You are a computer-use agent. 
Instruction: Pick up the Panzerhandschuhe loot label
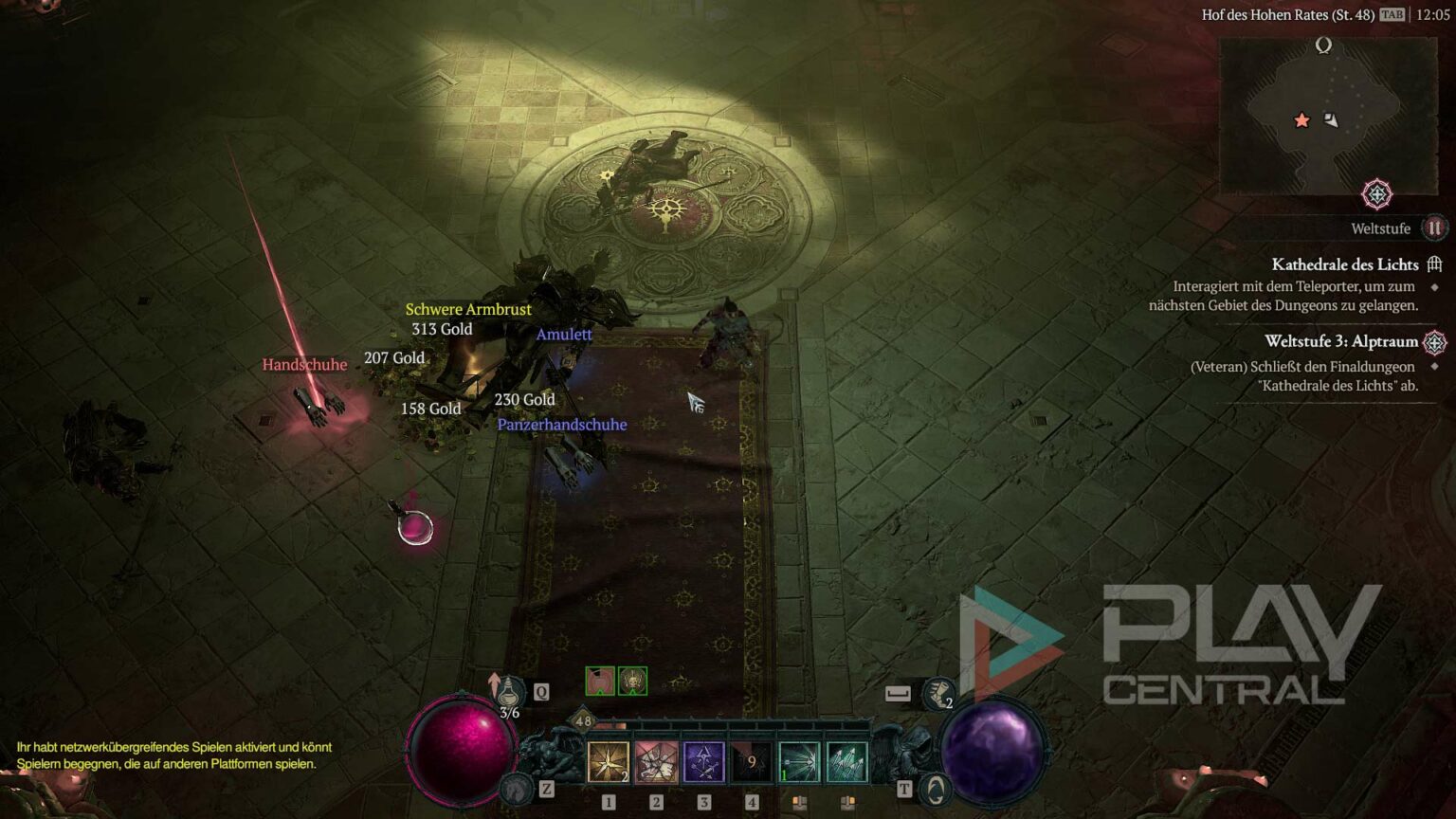(x=562, y=425)
